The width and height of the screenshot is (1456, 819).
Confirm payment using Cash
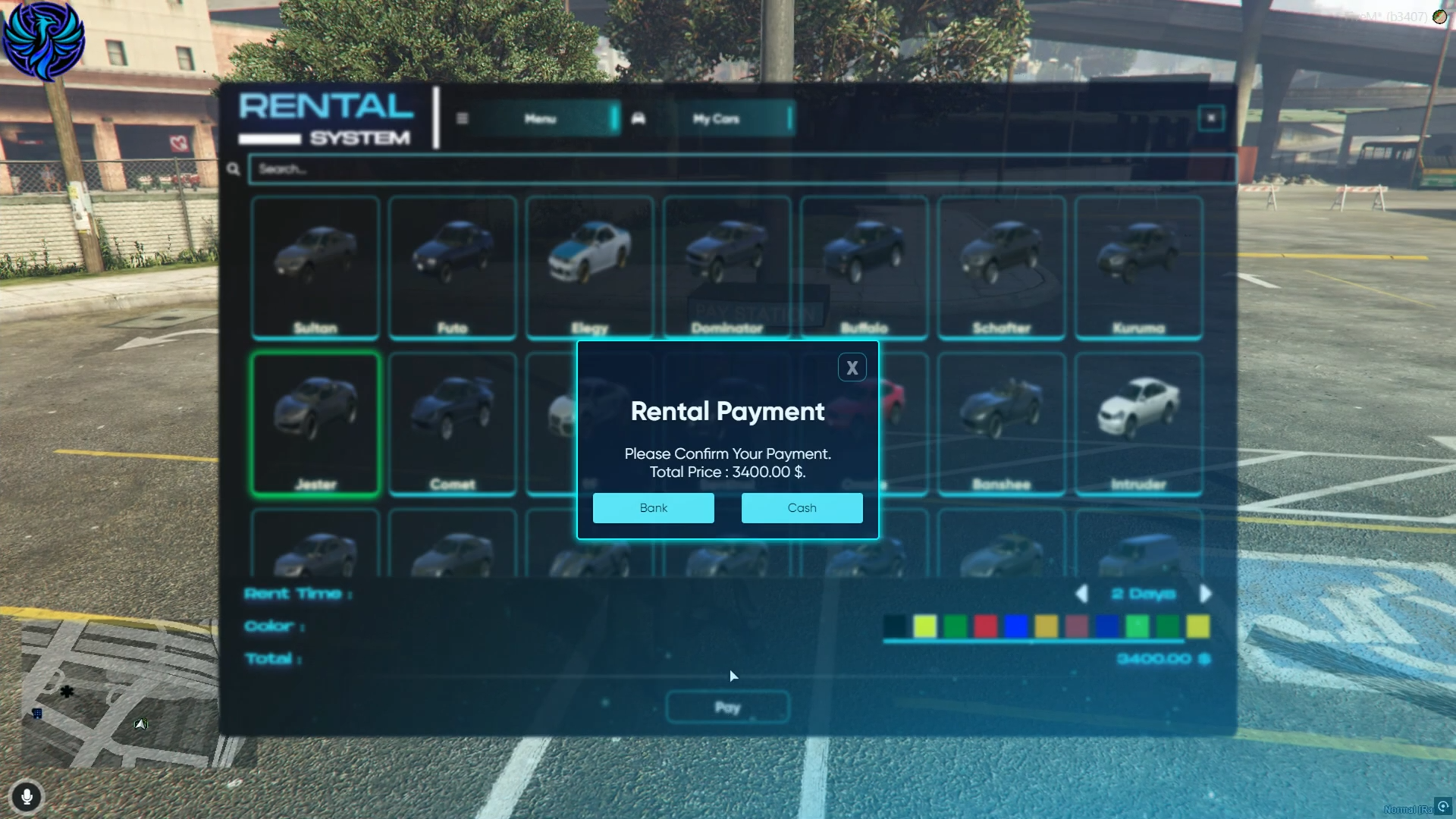click(802, 507)
